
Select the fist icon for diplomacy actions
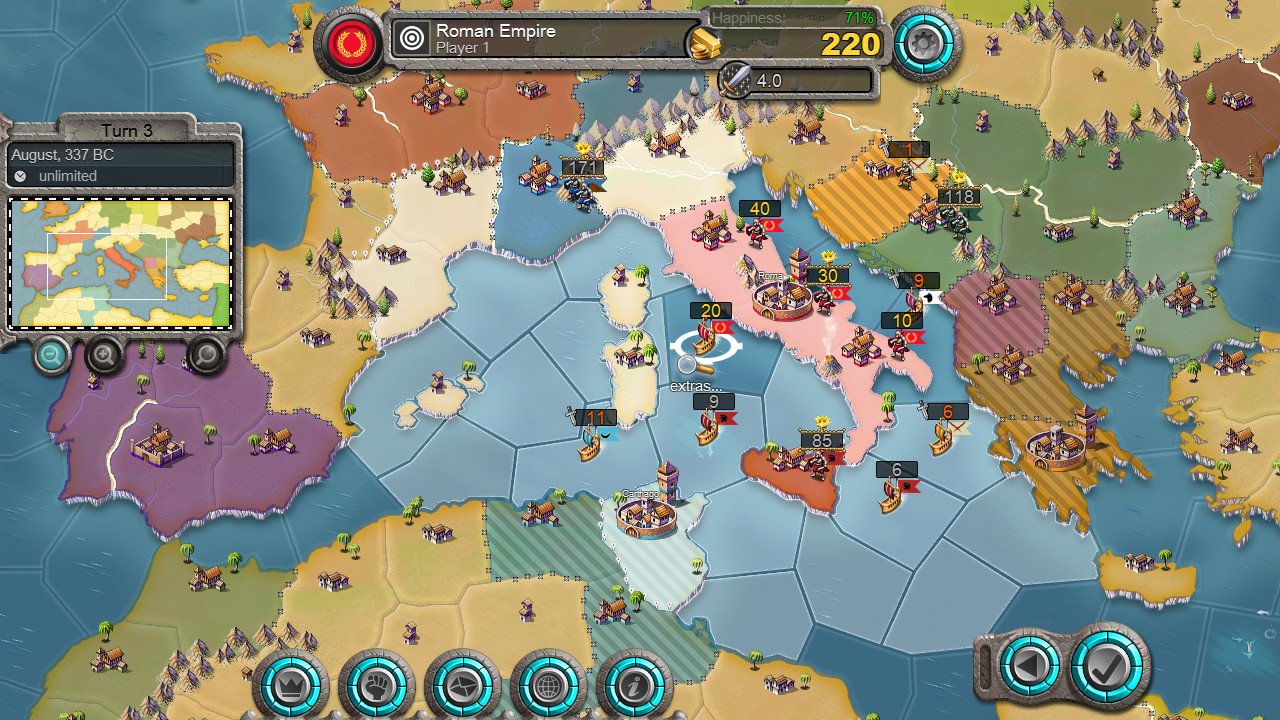[376, 685]
